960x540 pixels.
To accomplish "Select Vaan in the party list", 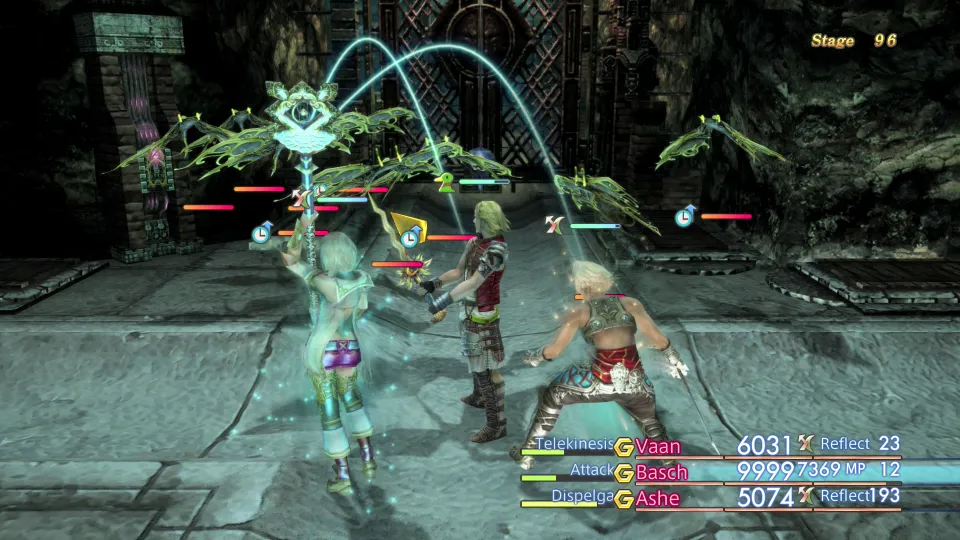I will [x=658, y=446].
